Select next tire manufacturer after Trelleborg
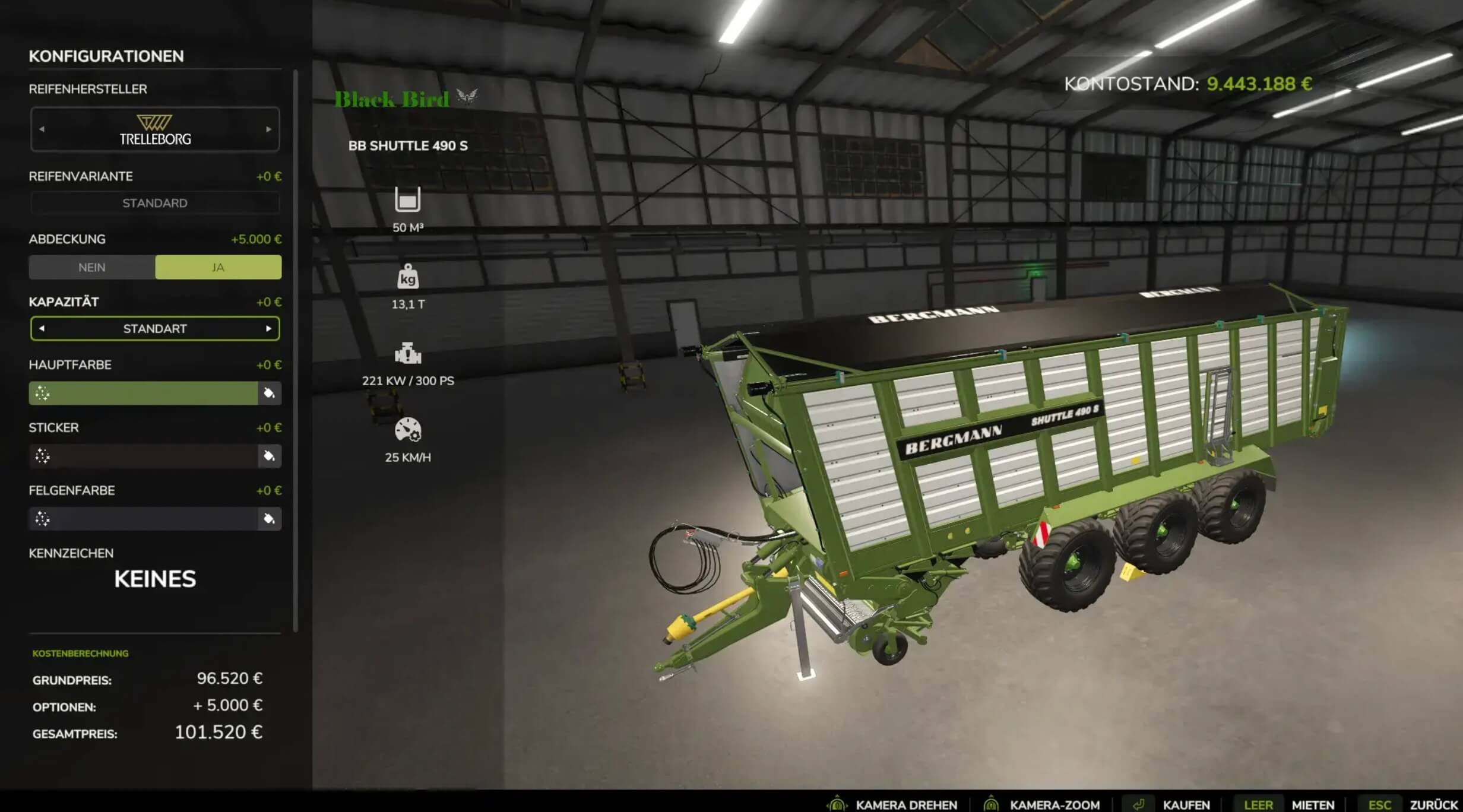The height and width of the screenshot is (812, 1463). 268,129
